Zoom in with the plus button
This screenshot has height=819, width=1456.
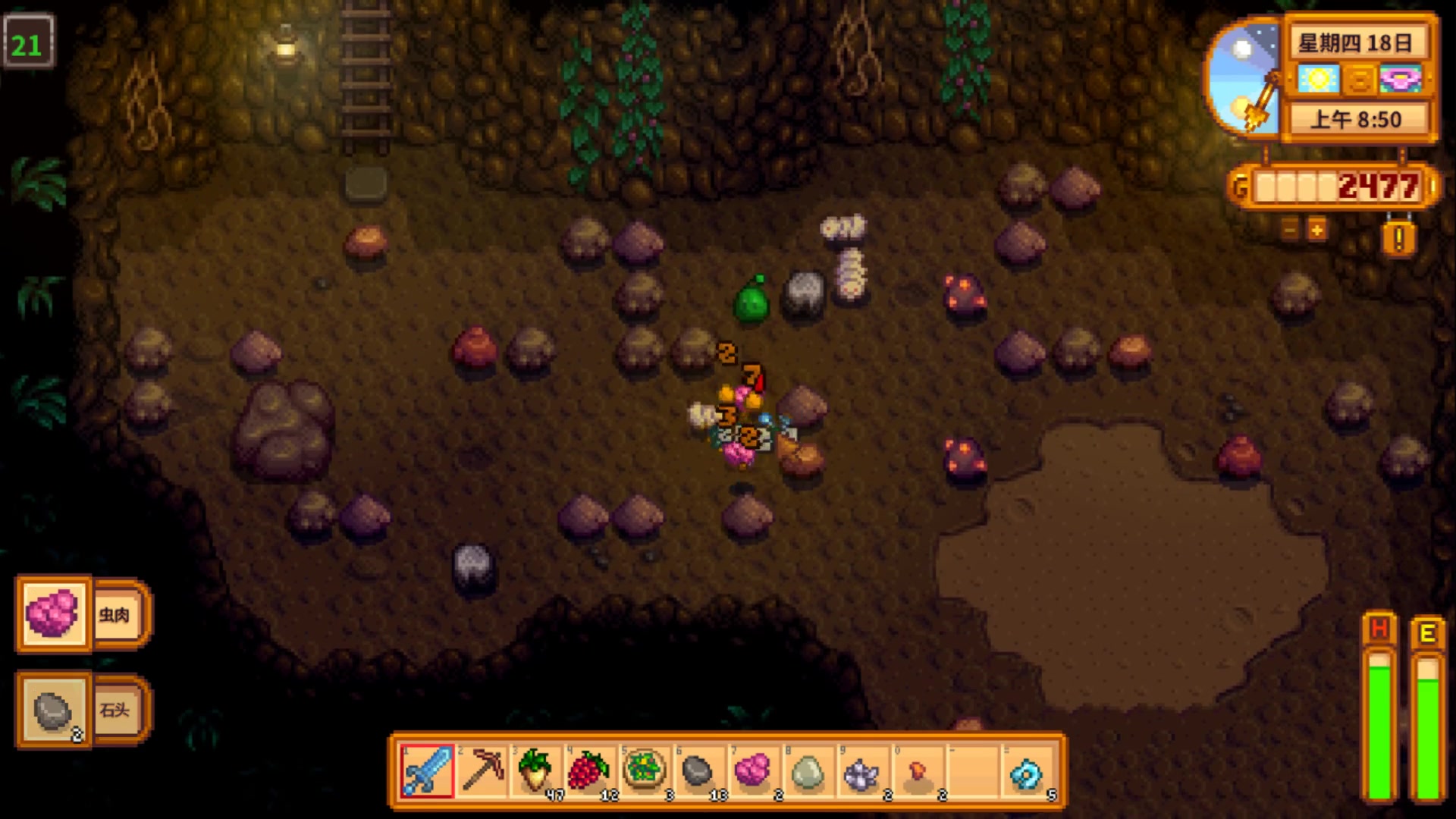pyautogui.click(x=1317, y=229)
